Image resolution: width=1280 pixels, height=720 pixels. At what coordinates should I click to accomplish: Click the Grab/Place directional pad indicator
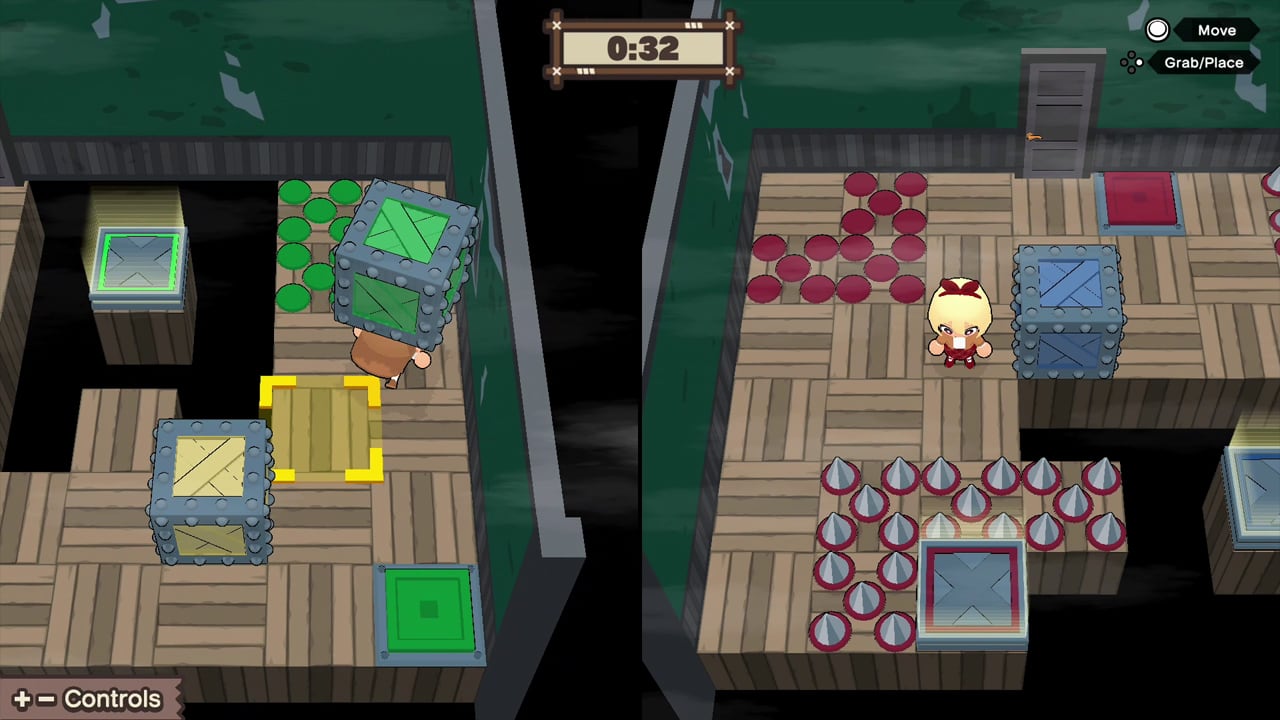(1133, 62)
